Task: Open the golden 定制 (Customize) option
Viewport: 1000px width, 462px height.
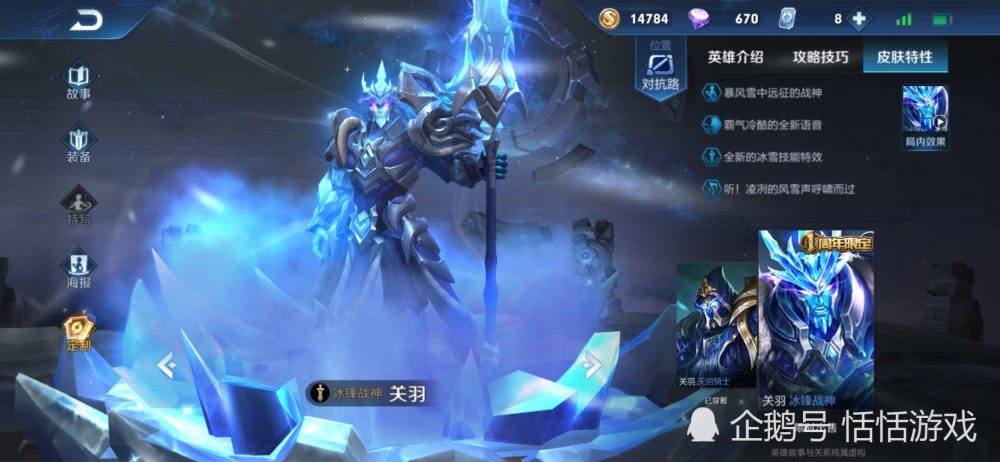Action: tap(78, 331)
